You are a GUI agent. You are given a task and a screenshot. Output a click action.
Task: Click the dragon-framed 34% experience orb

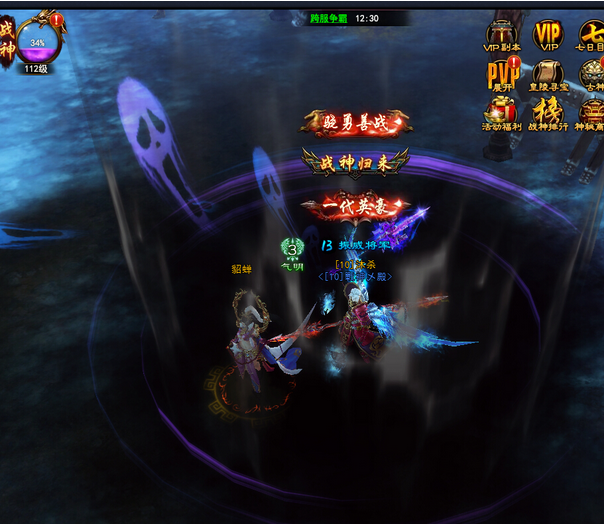tap(38, 43)
